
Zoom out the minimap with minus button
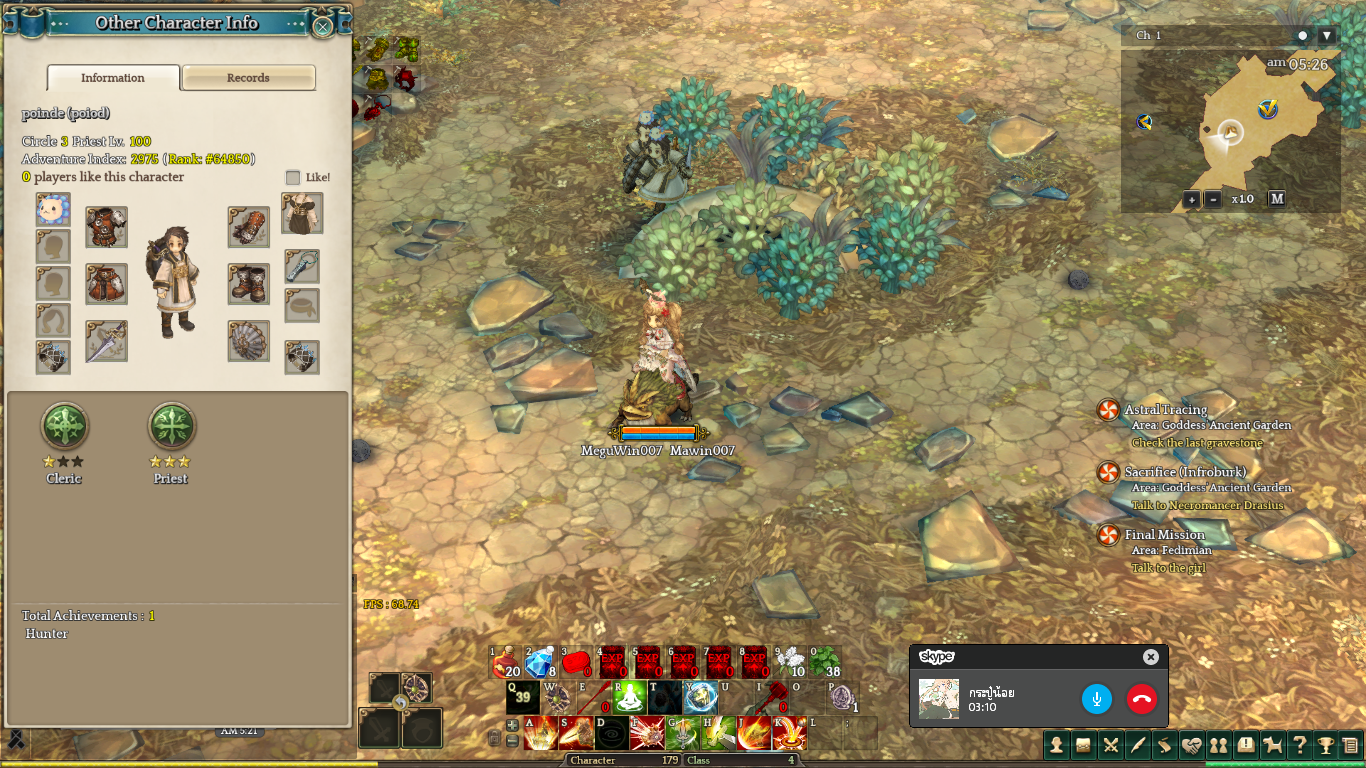pos(1213,199)
